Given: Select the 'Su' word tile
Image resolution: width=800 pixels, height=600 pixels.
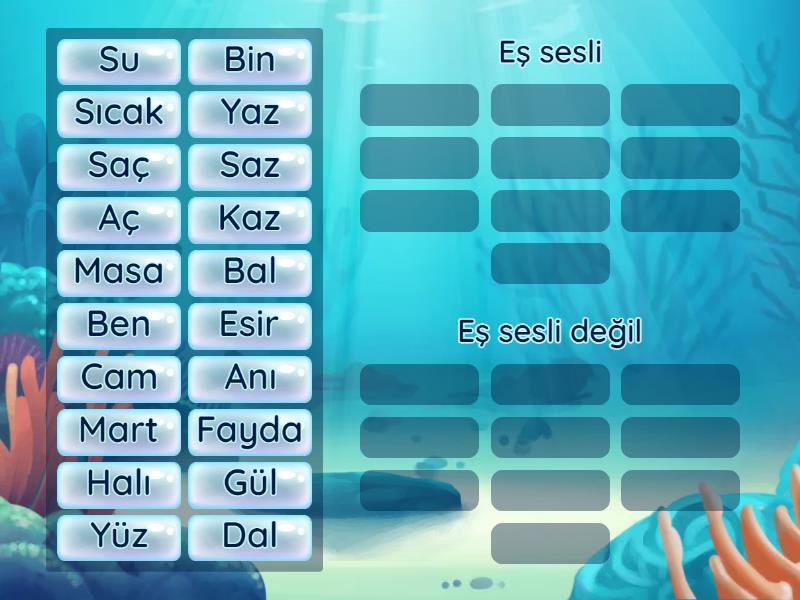Looking at the screenshot, I should tap(119, 61).
